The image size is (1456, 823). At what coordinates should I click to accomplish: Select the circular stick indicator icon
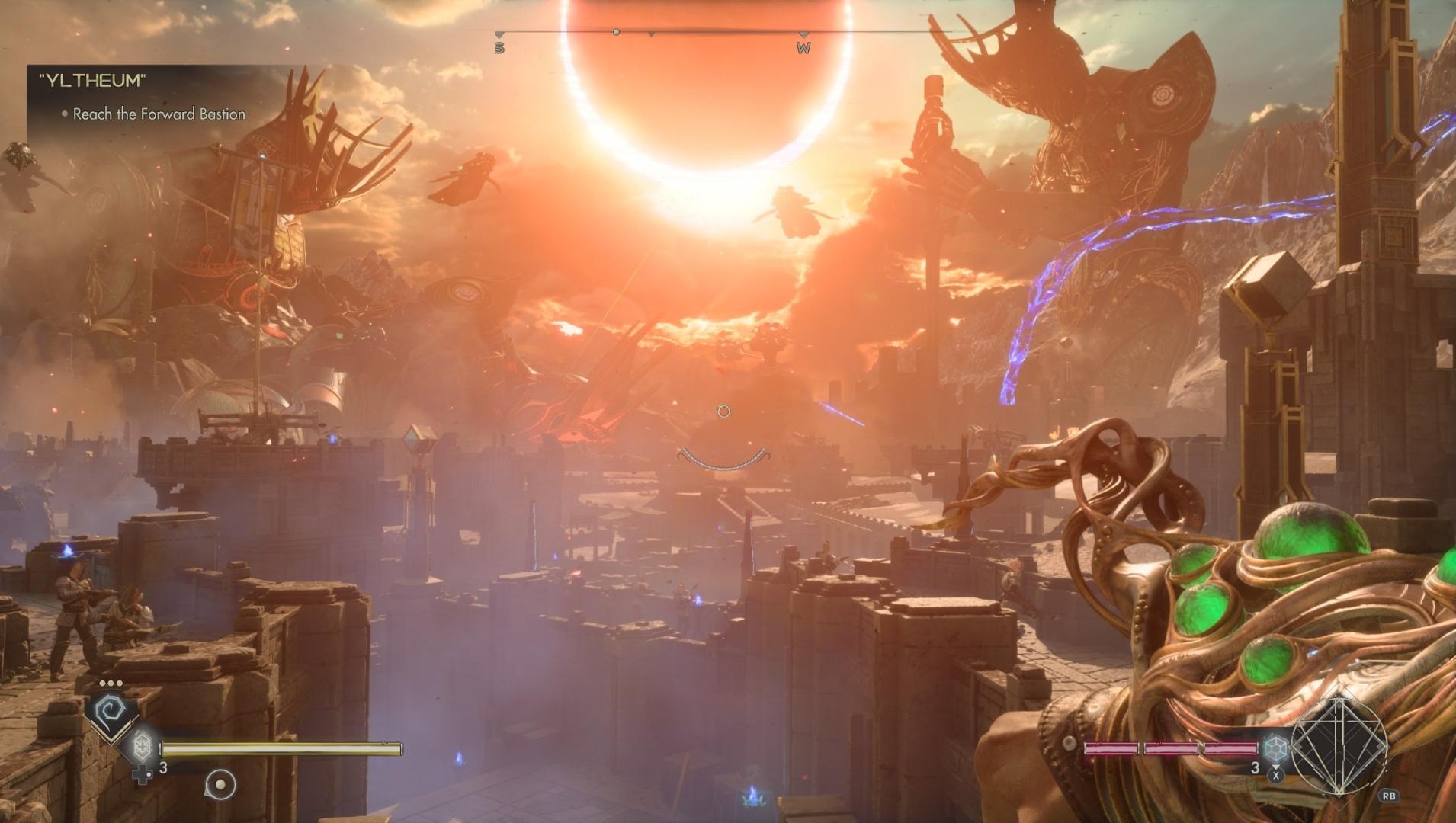(x=220, y=784)
